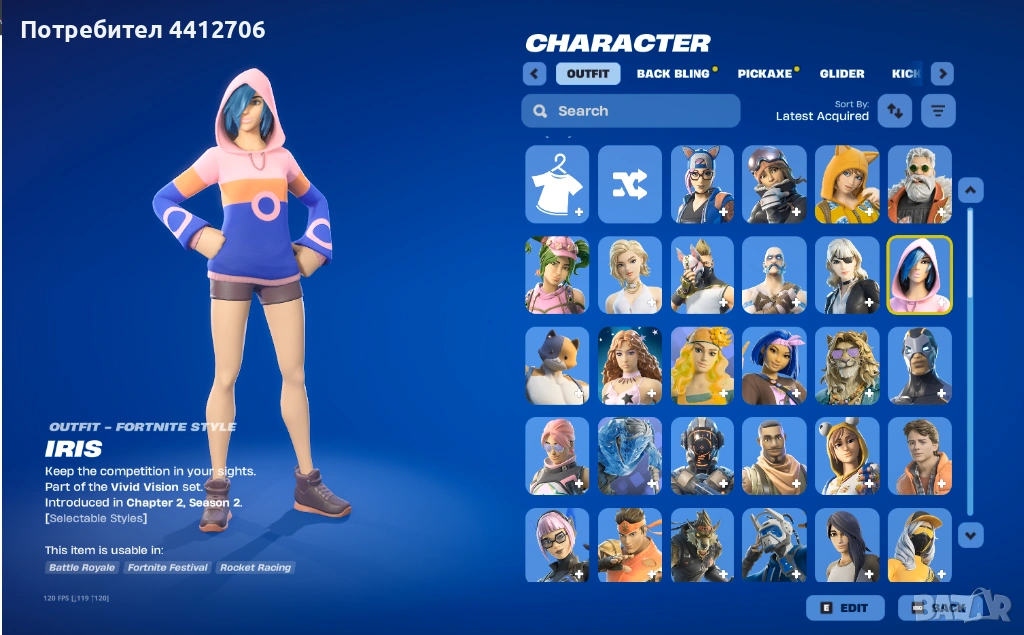Viewport: 1024px width, 635px height.
Task: Open the Edit style button
Action: pos(845,607)
